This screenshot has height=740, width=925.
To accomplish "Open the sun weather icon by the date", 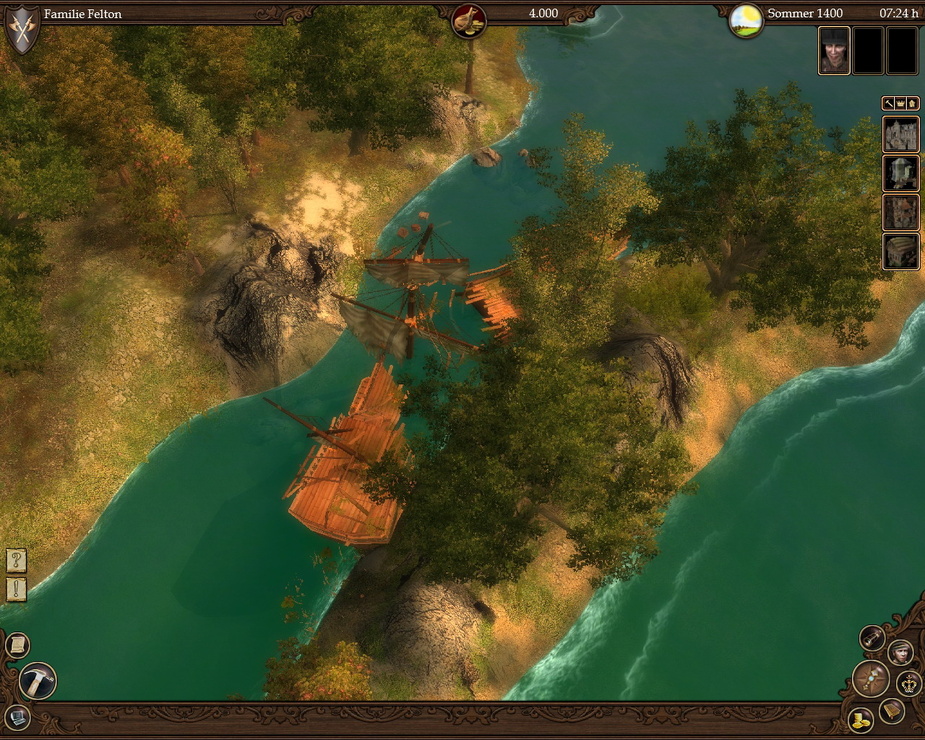I will [x=746, y=19].
